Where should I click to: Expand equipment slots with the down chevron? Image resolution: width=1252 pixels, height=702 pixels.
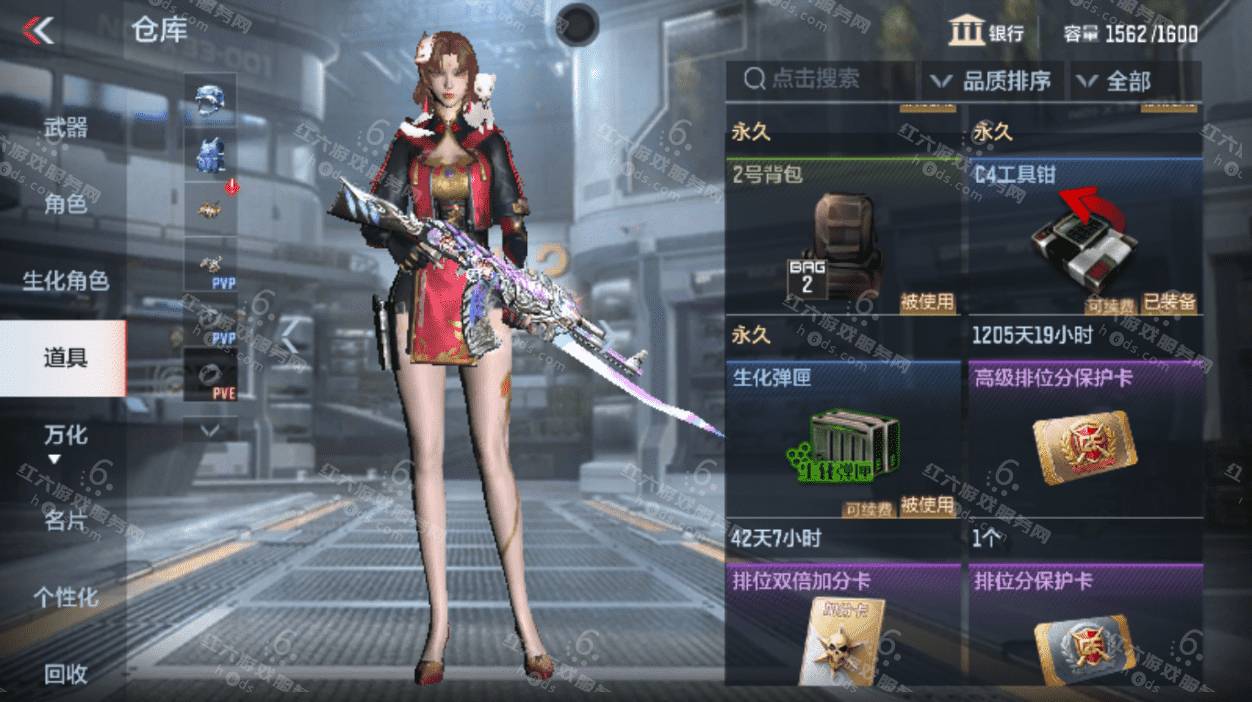pyautogui.click(x=211, y=429)
